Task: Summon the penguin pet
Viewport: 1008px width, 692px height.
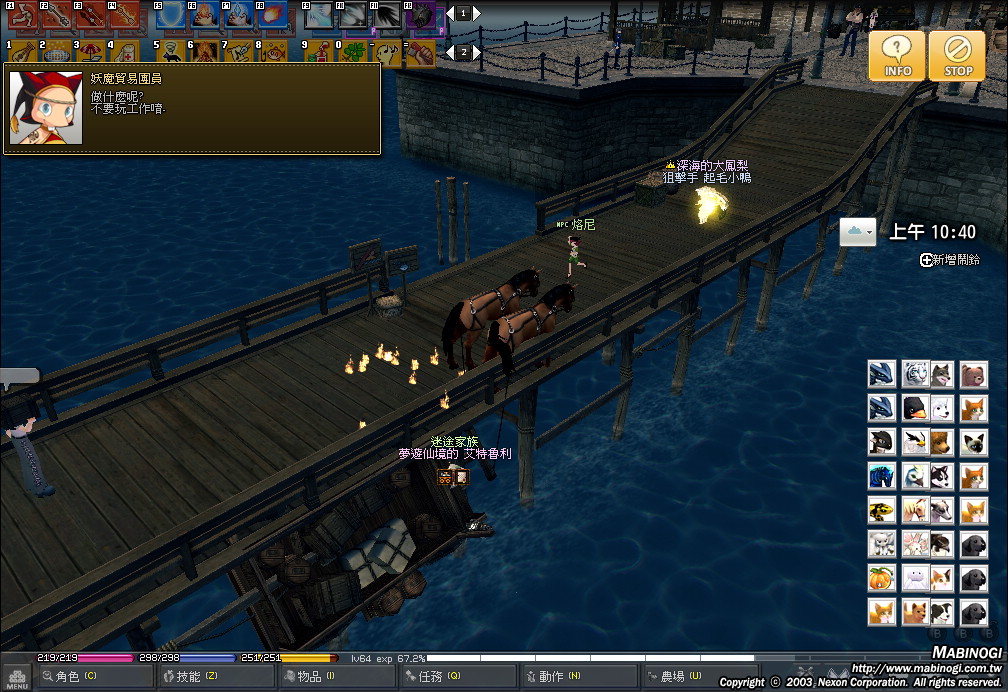Action: point(915,408)
